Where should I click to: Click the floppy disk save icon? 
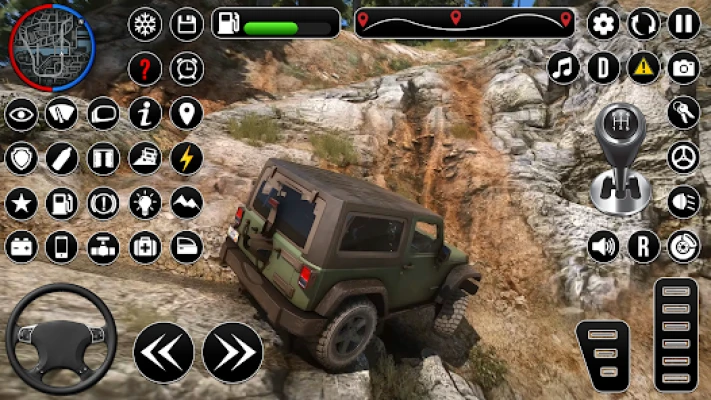[187, 24]
